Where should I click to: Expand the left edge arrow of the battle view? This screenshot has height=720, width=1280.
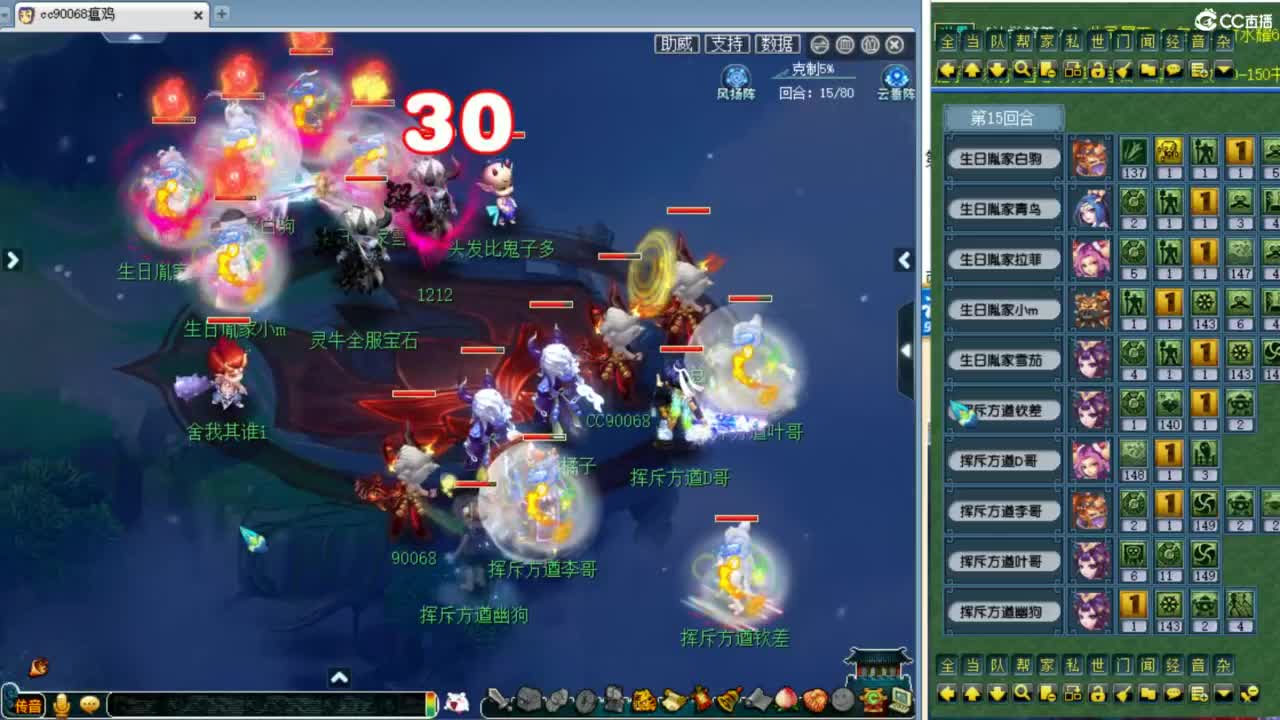tap(13, 260)
